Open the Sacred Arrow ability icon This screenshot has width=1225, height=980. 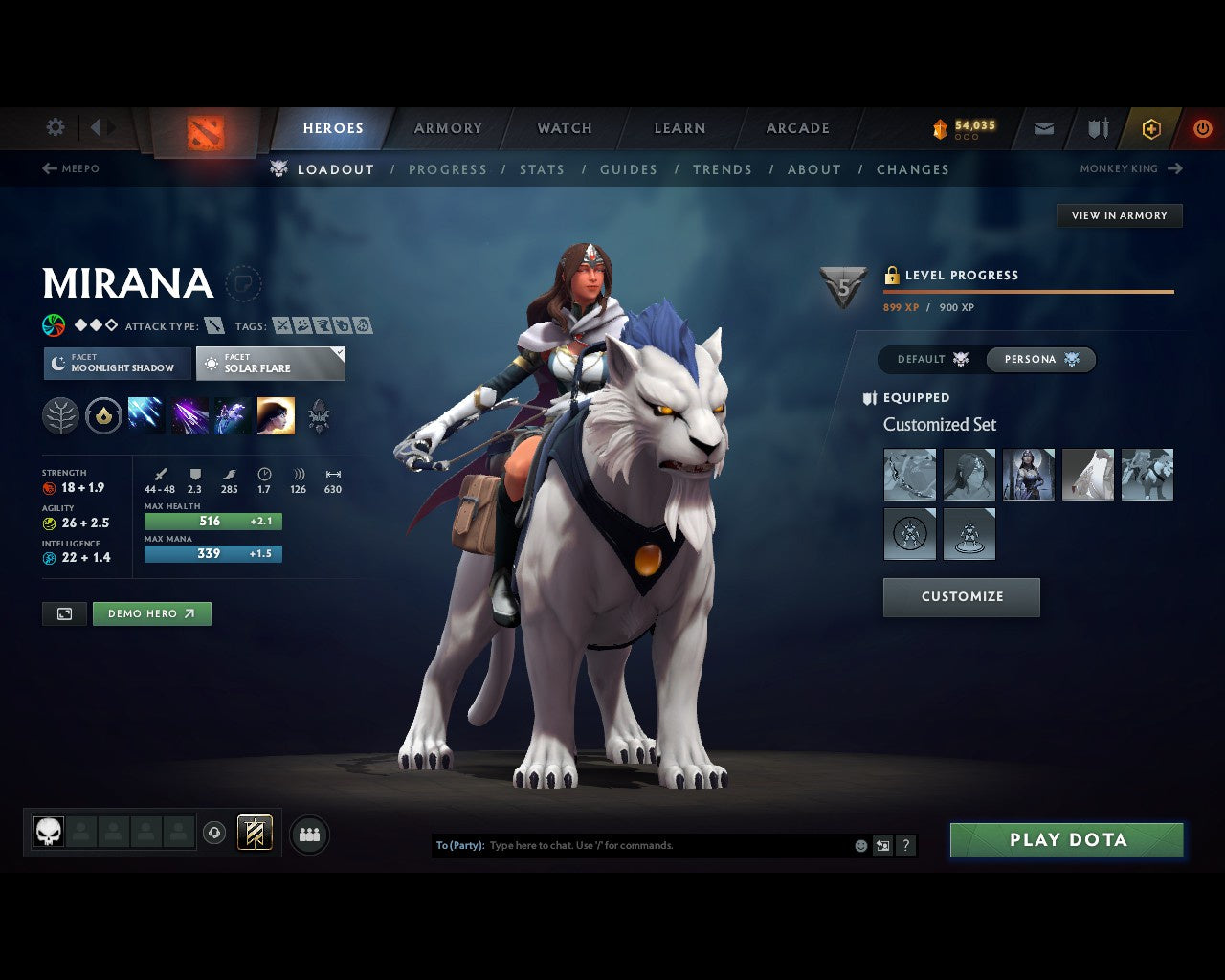pos(189,414)
